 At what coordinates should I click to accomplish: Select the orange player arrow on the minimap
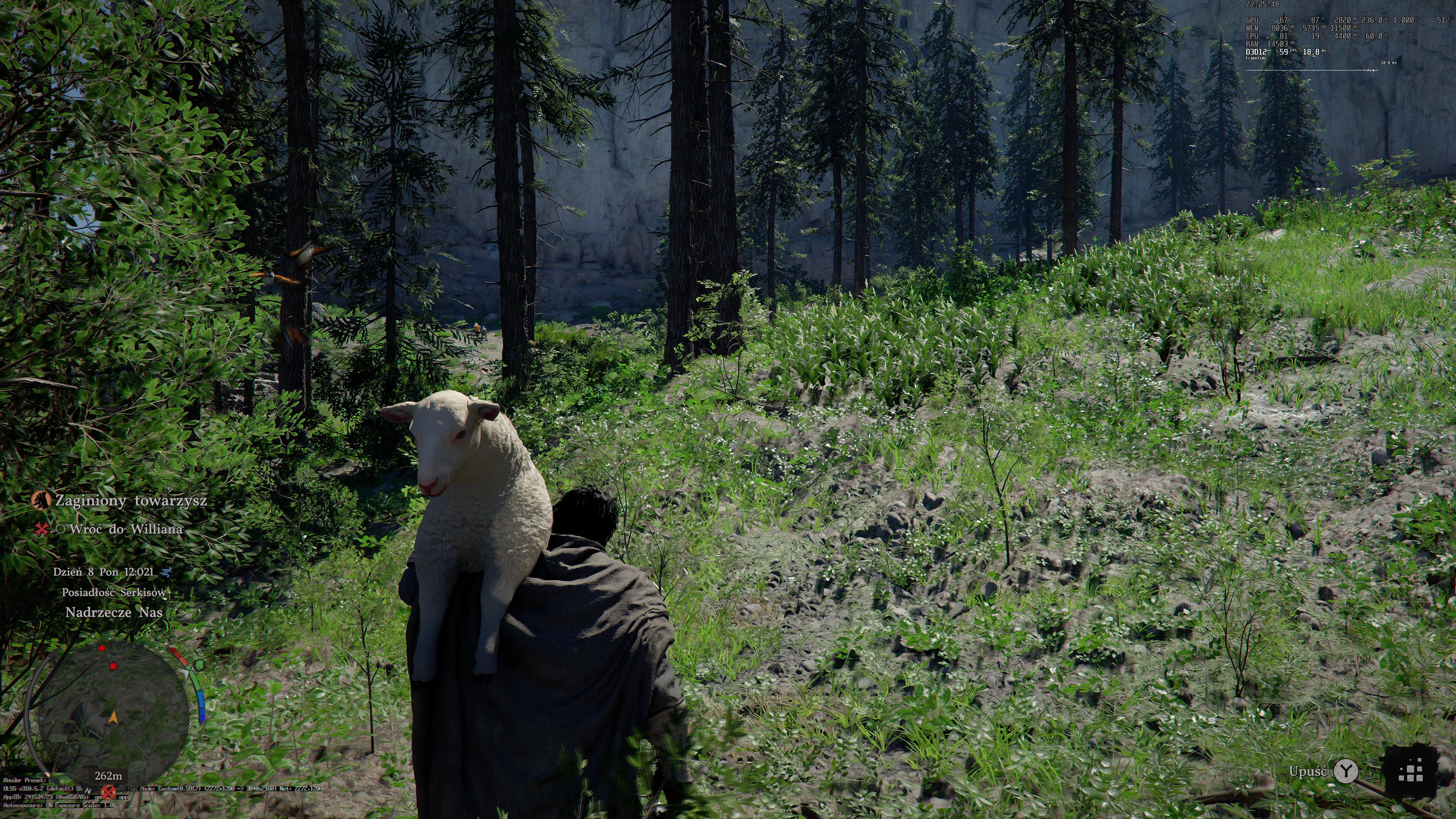pos(113,717)
